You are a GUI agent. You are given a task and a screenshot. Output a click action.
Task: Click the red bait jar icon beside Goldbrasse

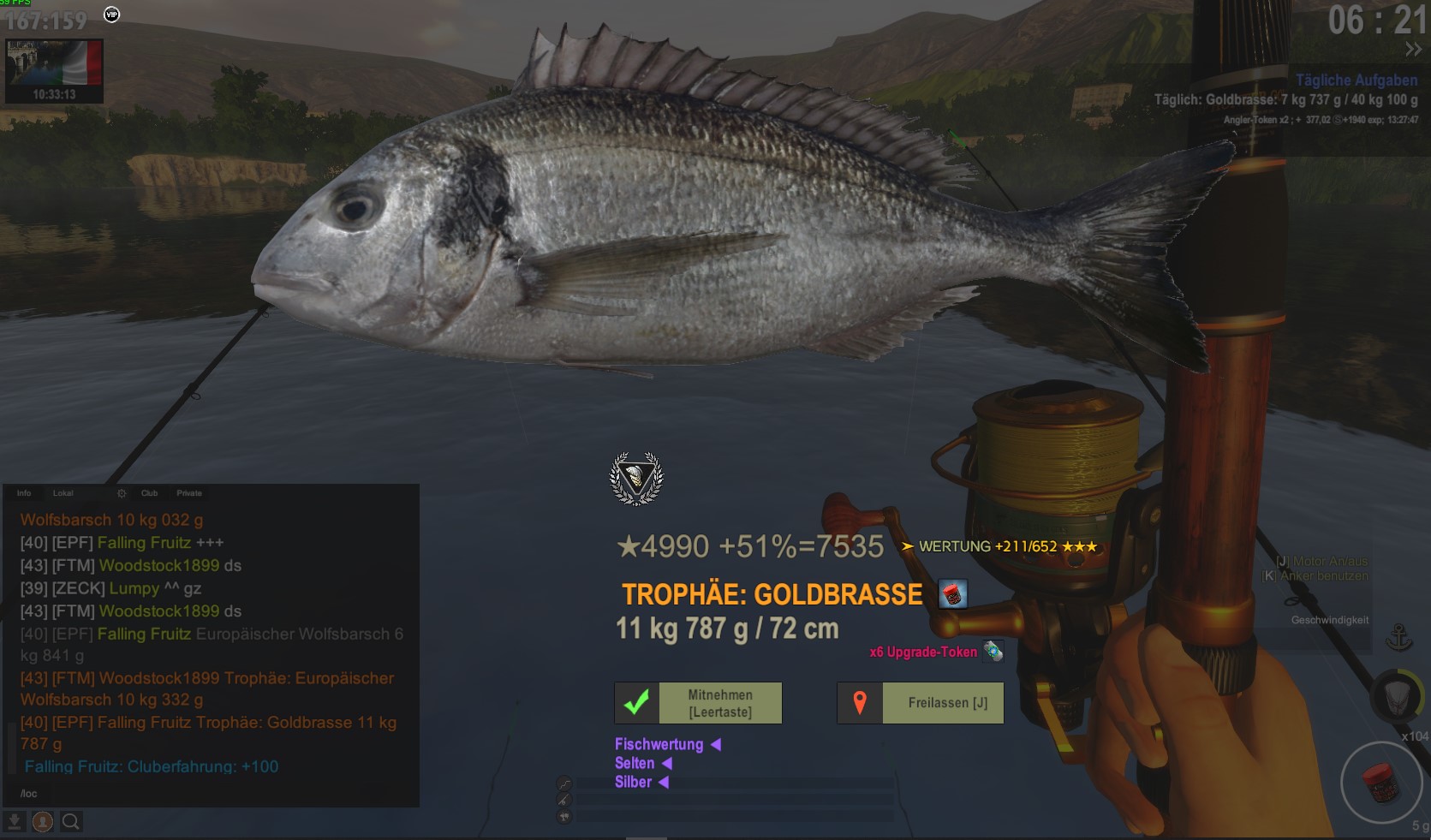click(952, 593)
